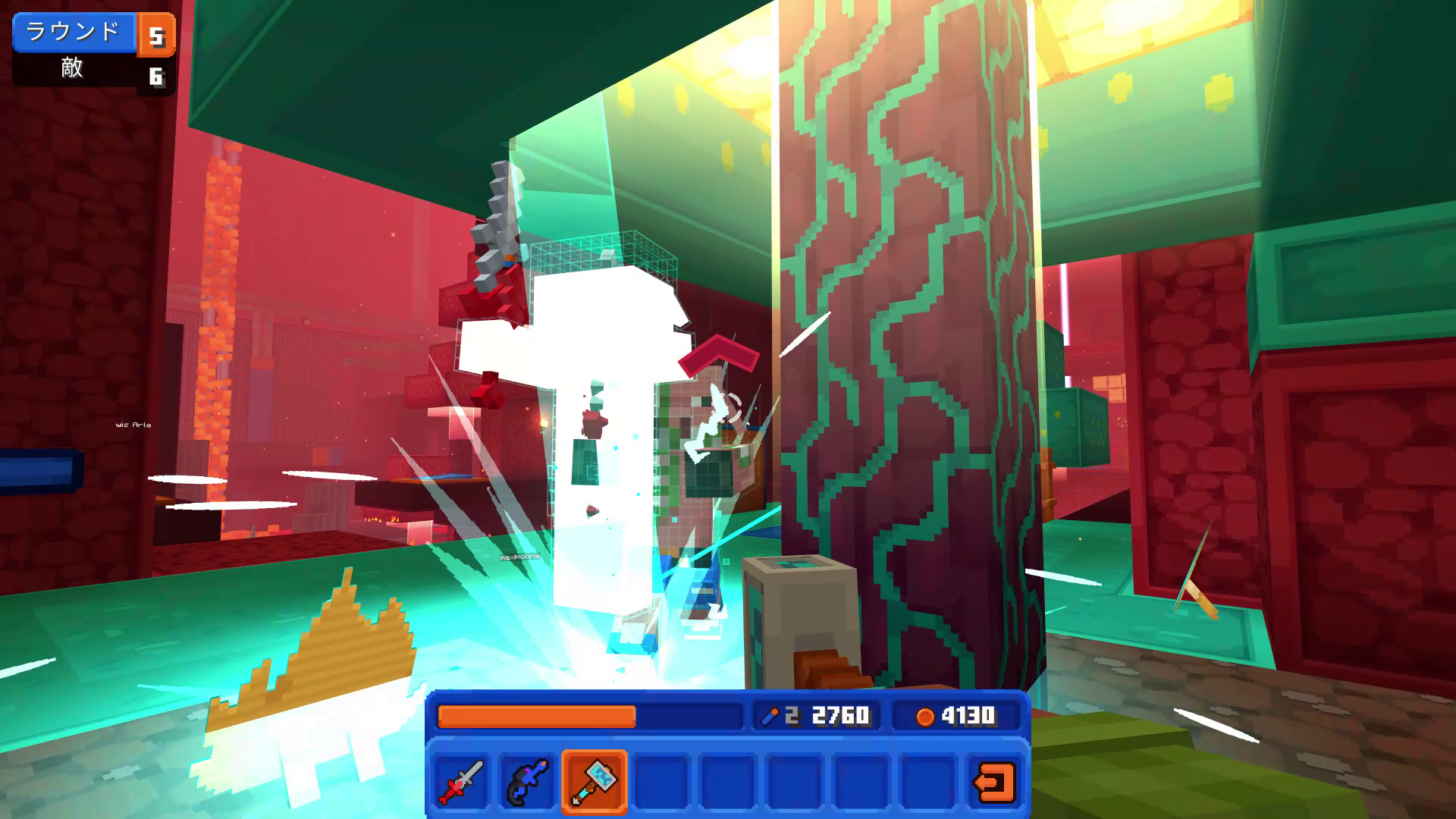Viewport: 1456px width, 819px height.
Task: Click the orange coin icon beside 4130
Action: point(924,714)
